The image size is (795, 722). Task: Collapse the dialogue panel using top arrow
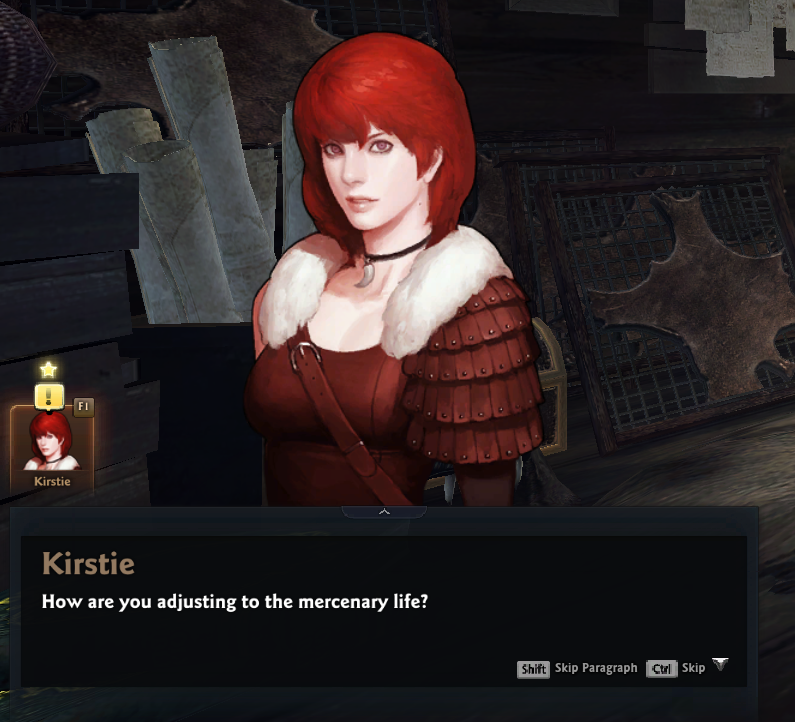(384, 512)
